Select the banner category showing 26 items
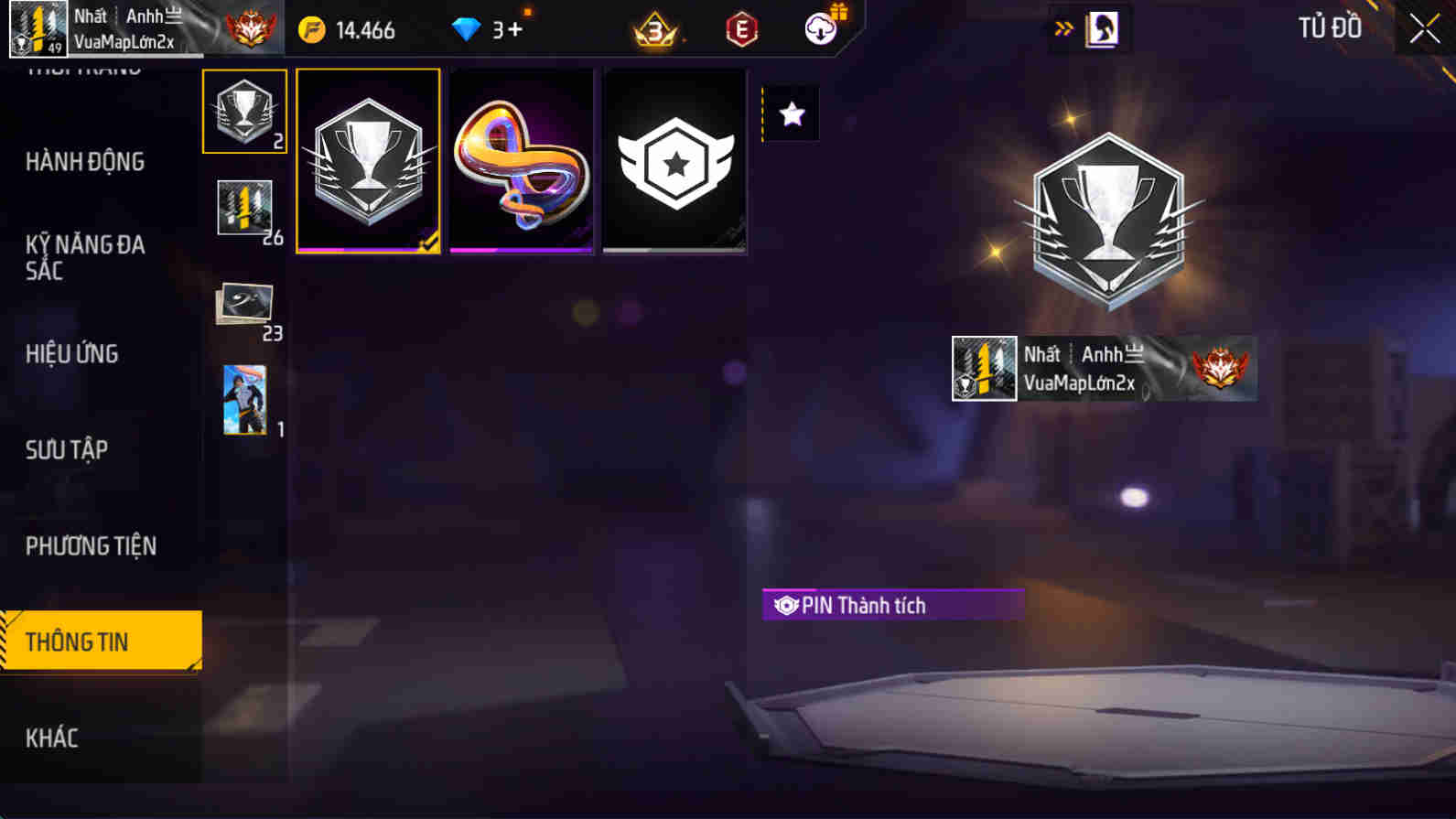The height and width of the screenshot is (819, 1456). pos(244,209)
